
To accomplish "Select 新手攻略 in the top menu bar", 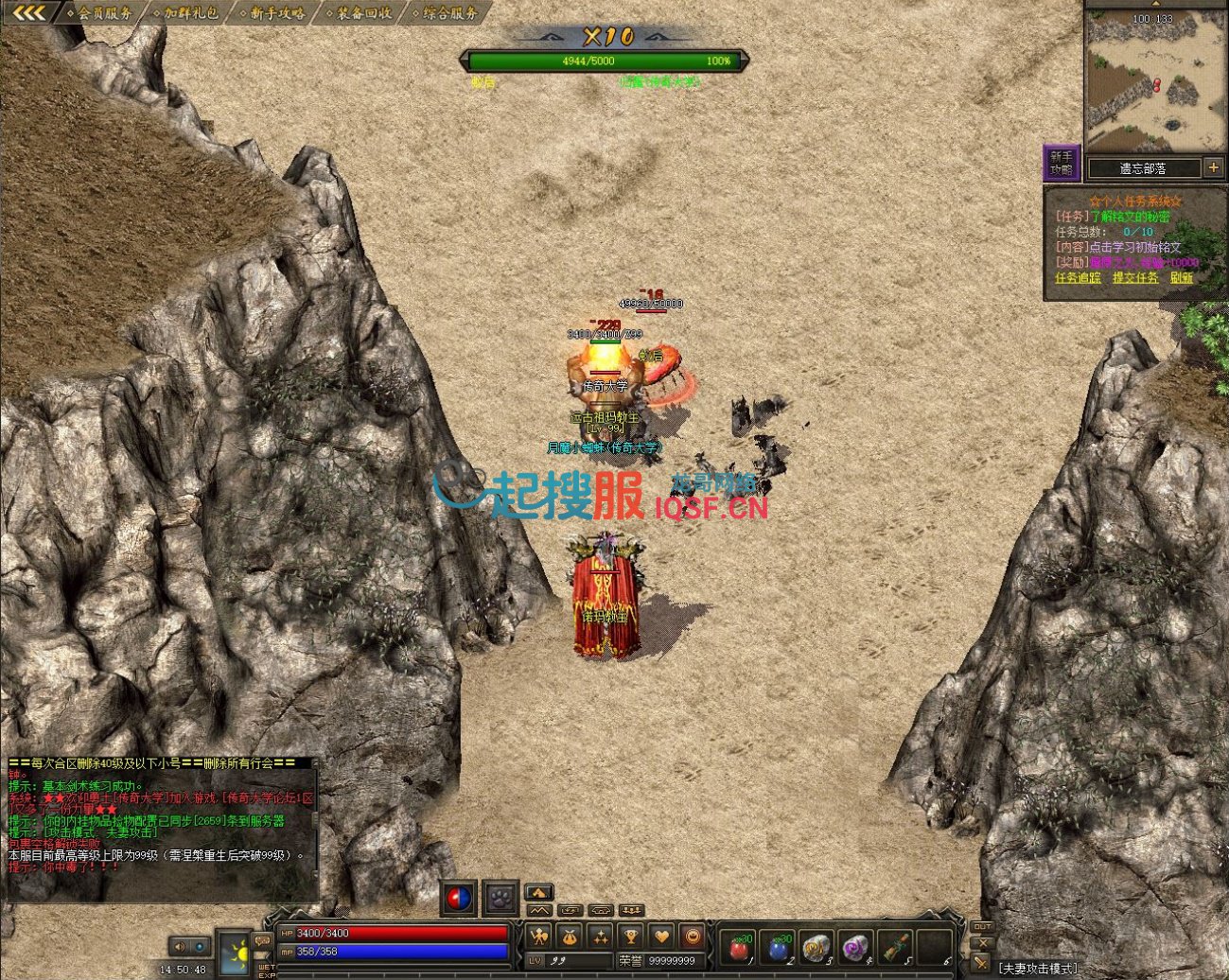I will (277, 13).
